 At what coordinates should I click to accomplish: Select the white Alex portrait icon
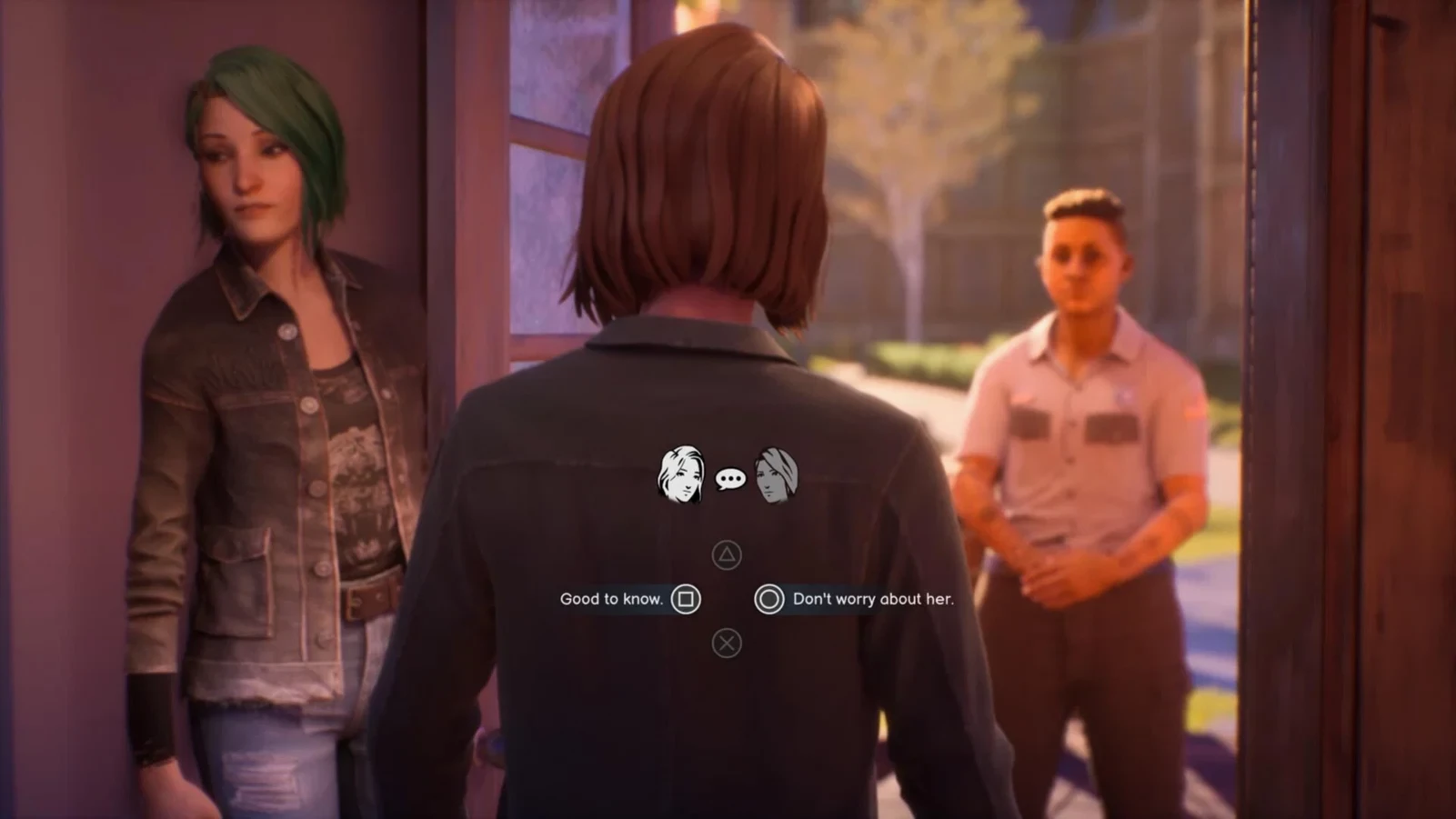[x=680, y=472]
